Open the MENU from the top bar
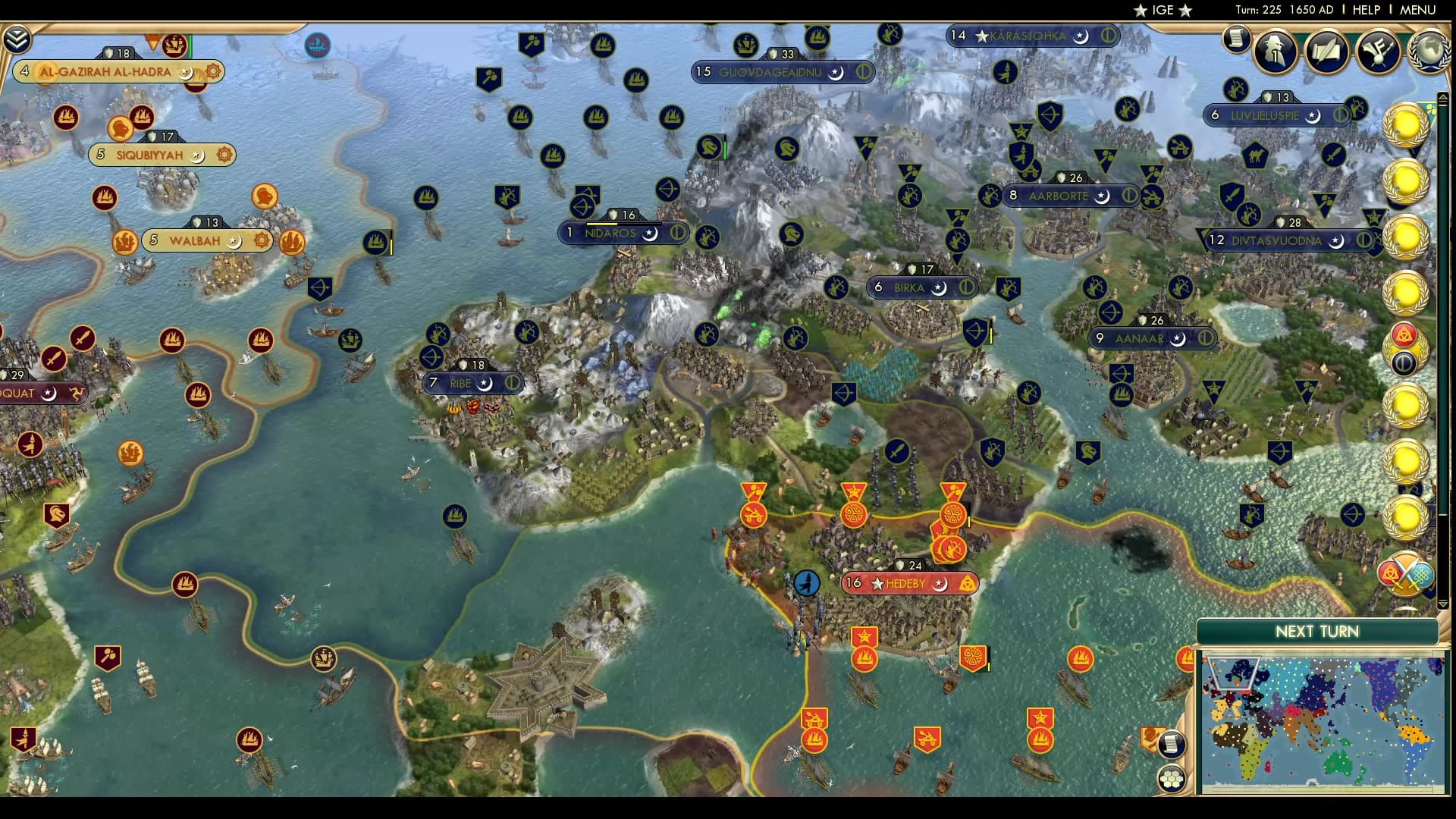 pyautogui.click(x=1419, y=10)
